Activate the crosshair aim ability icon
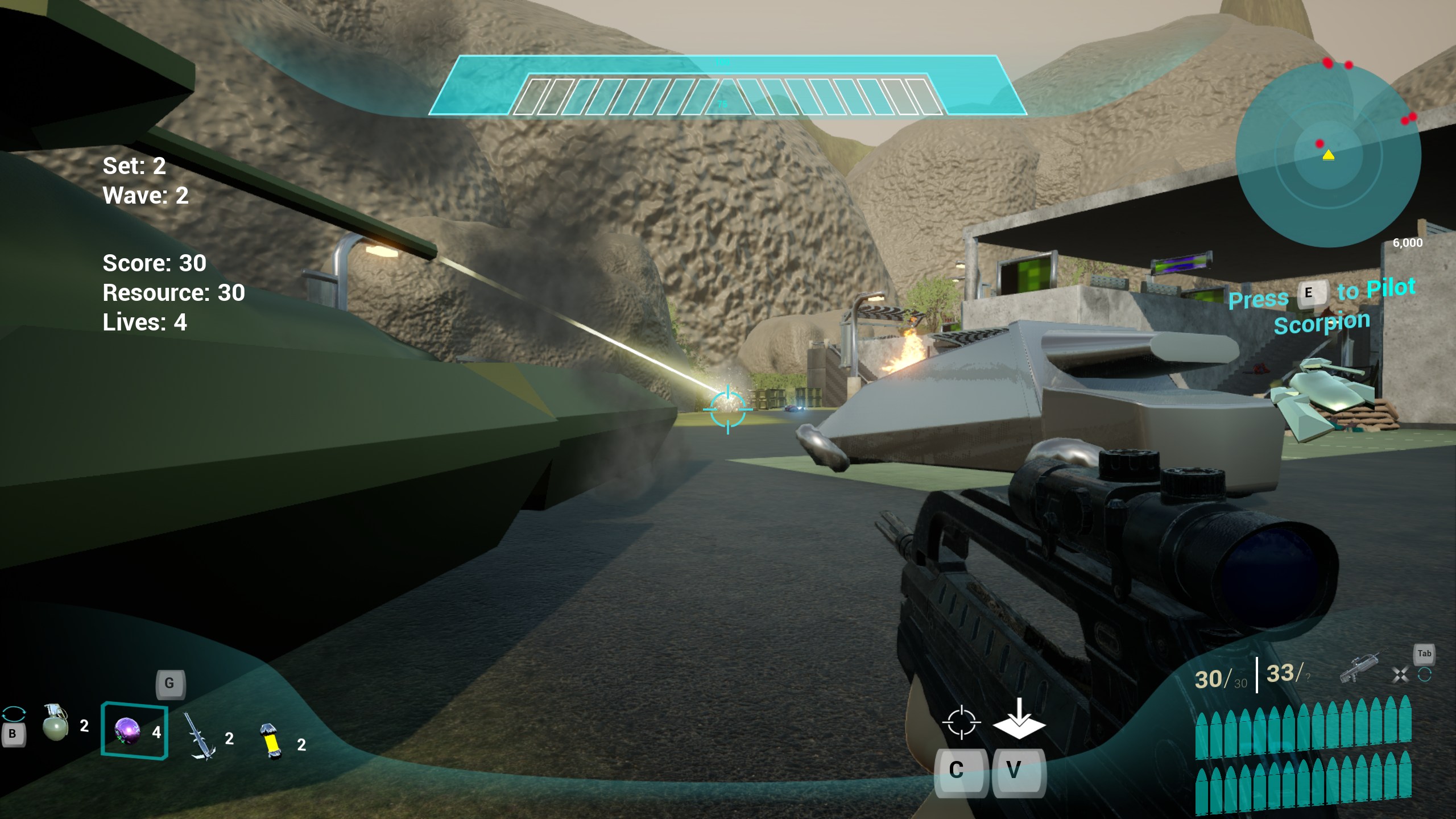 click(961, 722)
